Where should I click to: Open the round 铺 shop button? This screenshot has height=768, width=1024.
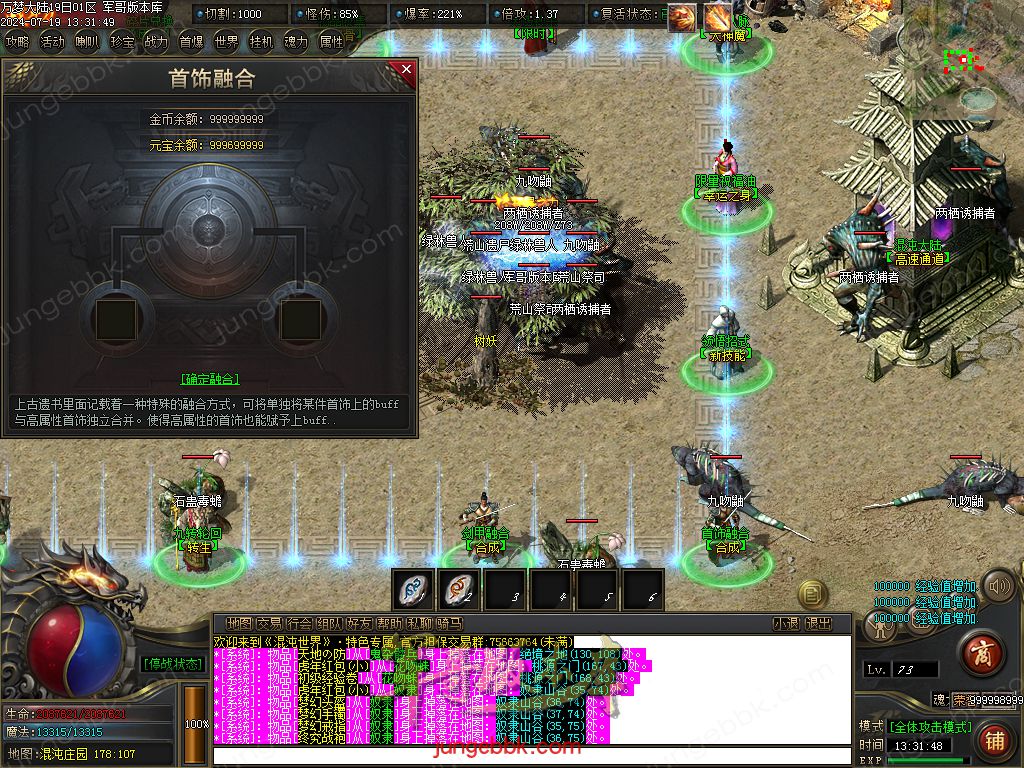[993, 740]
